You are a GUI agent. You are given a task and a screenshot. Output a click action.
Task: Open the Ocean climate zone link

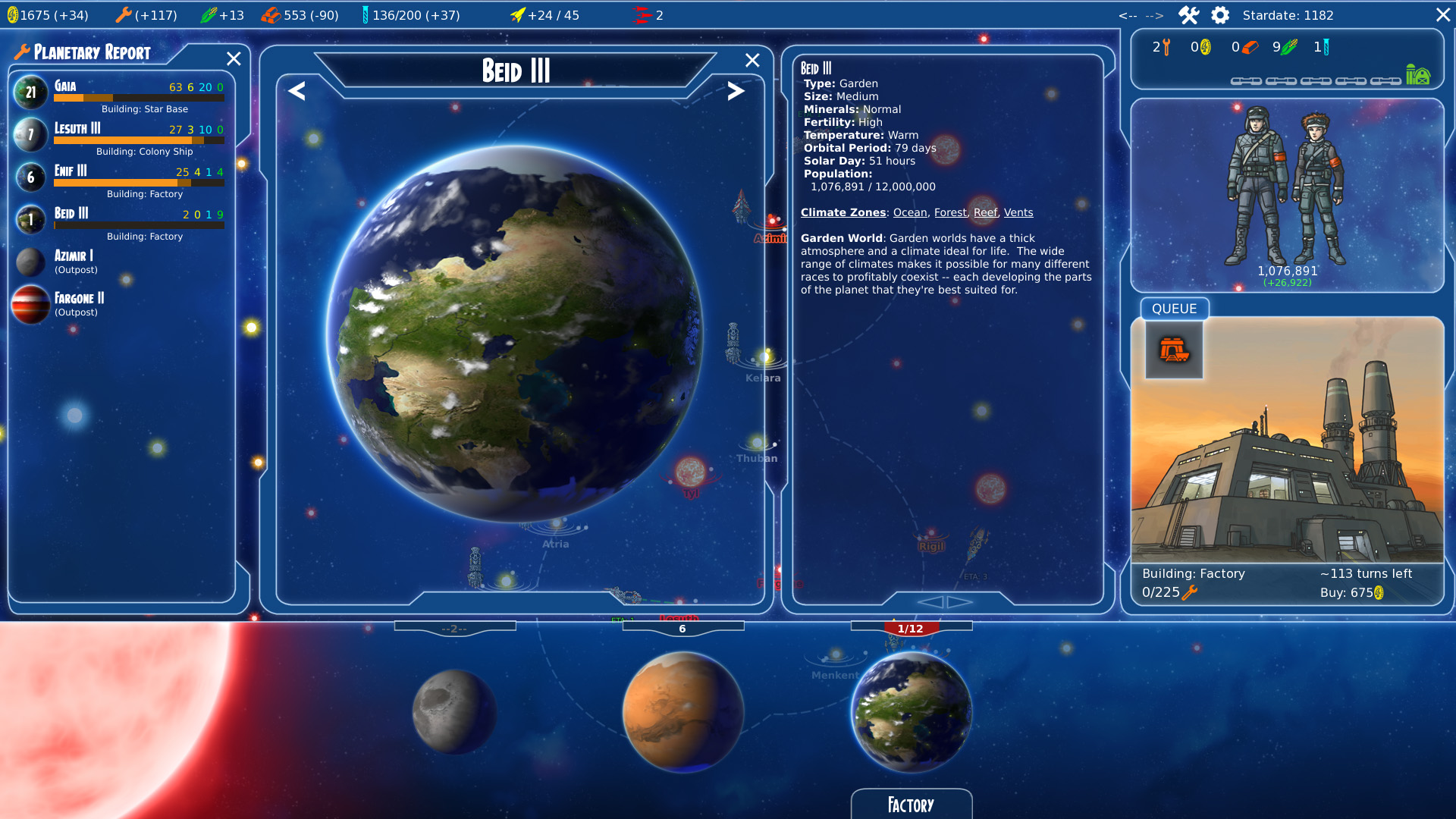tap(910, 213)
